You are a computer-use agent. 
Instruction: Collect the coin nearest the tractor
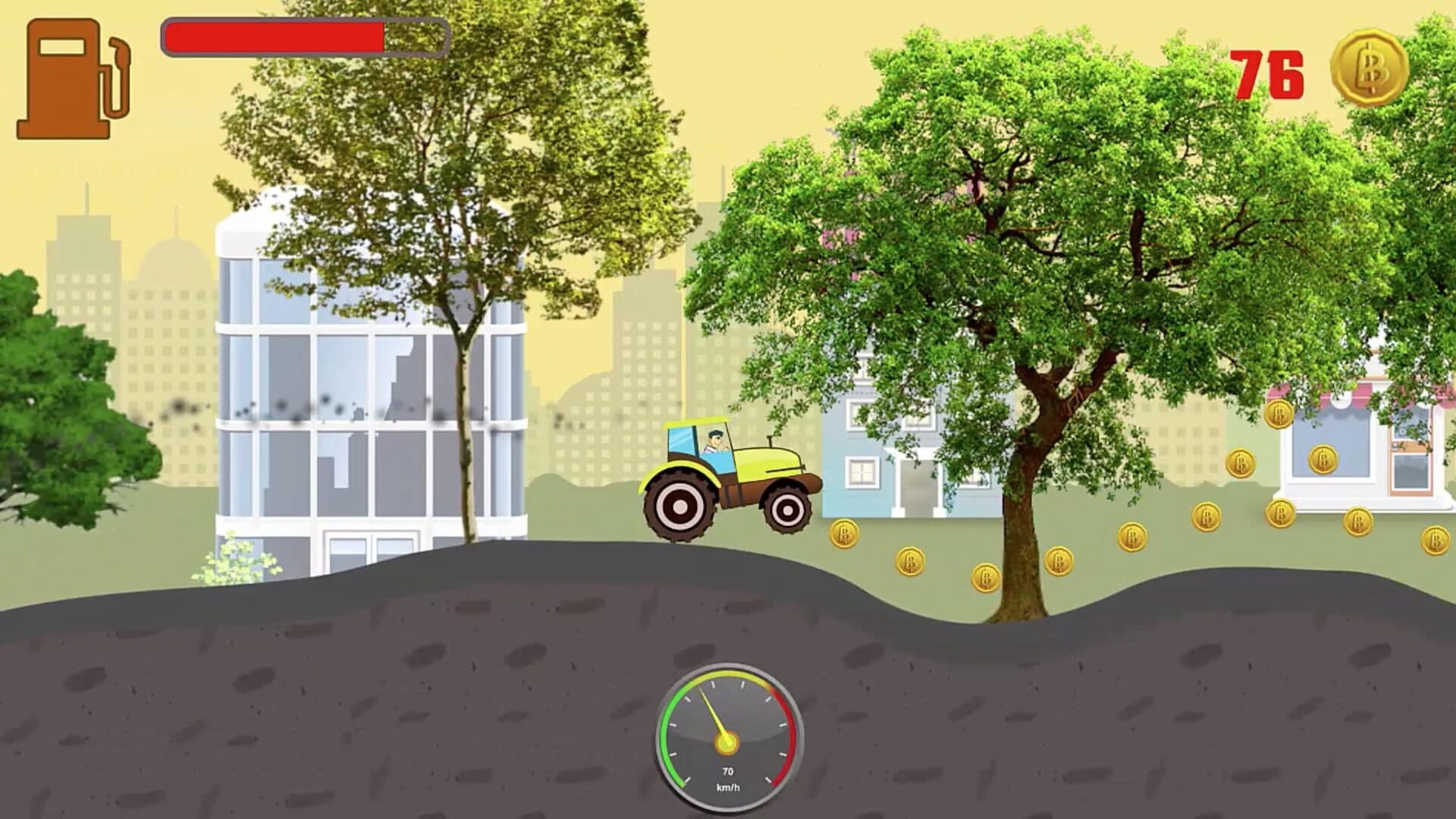click(x=846, y=535)
